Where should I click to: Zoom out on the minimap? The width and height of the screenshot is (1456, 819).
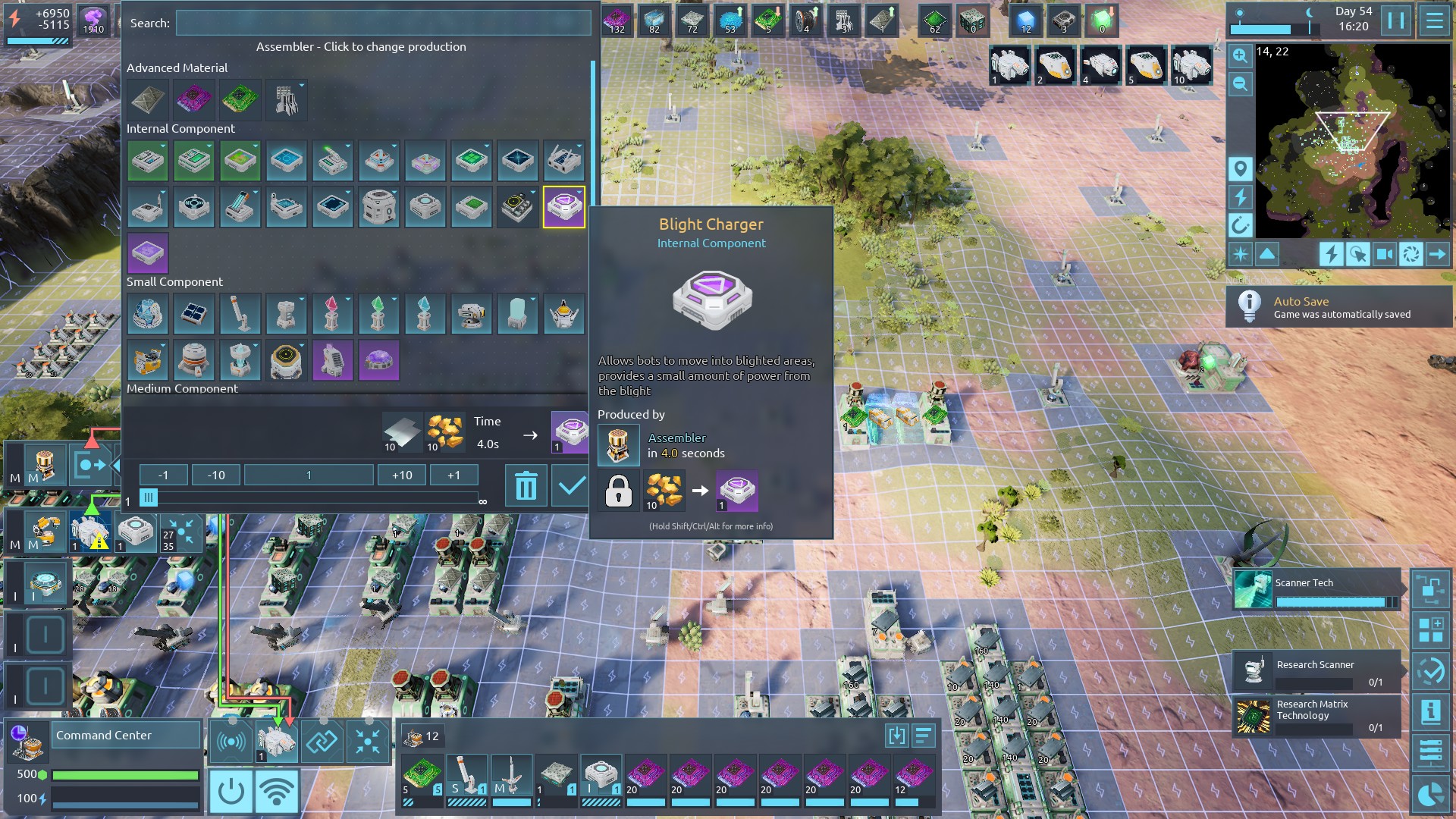pos(1240,83)
